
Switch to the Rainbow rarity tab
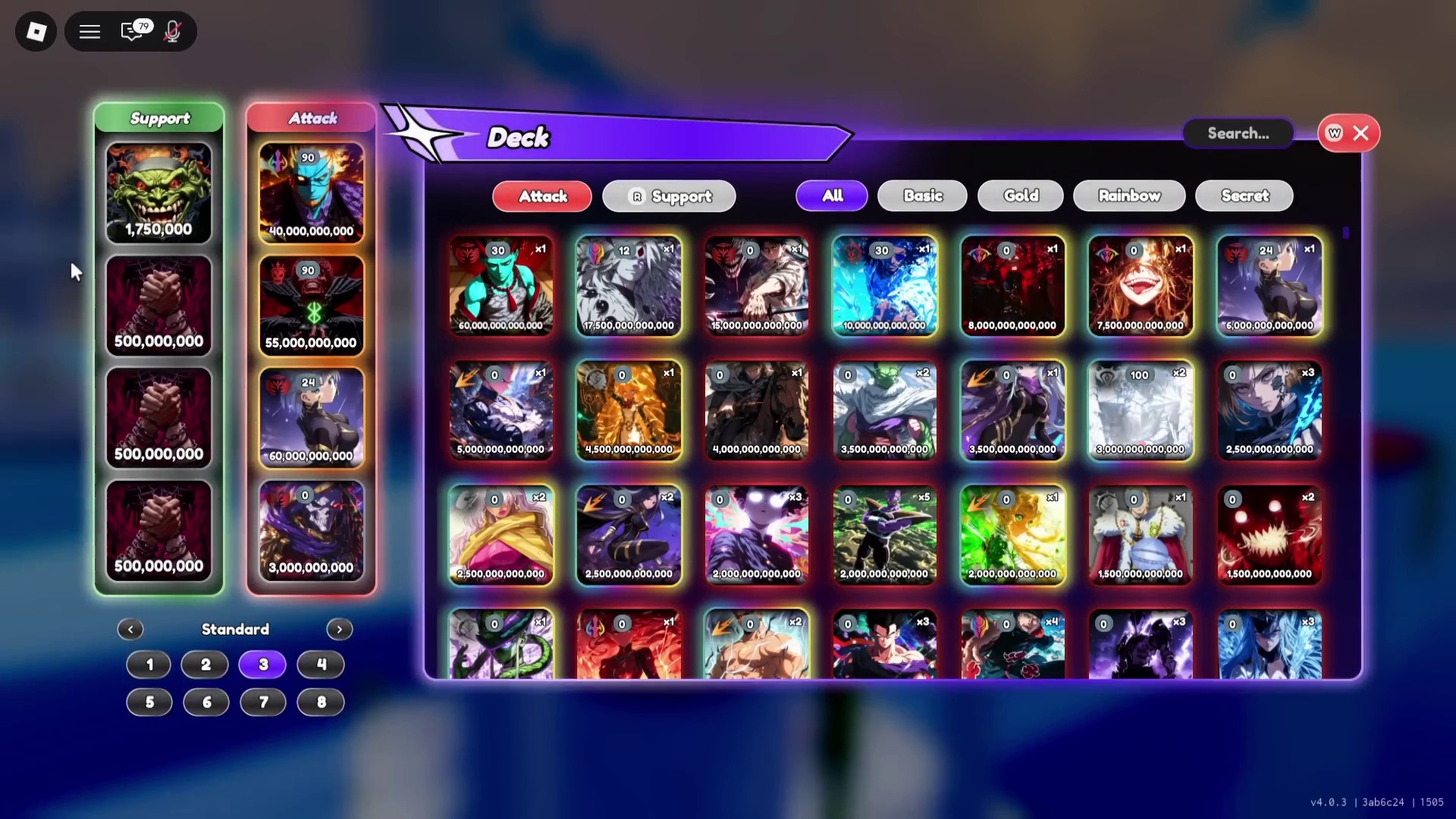click(x=1129, y=195)
